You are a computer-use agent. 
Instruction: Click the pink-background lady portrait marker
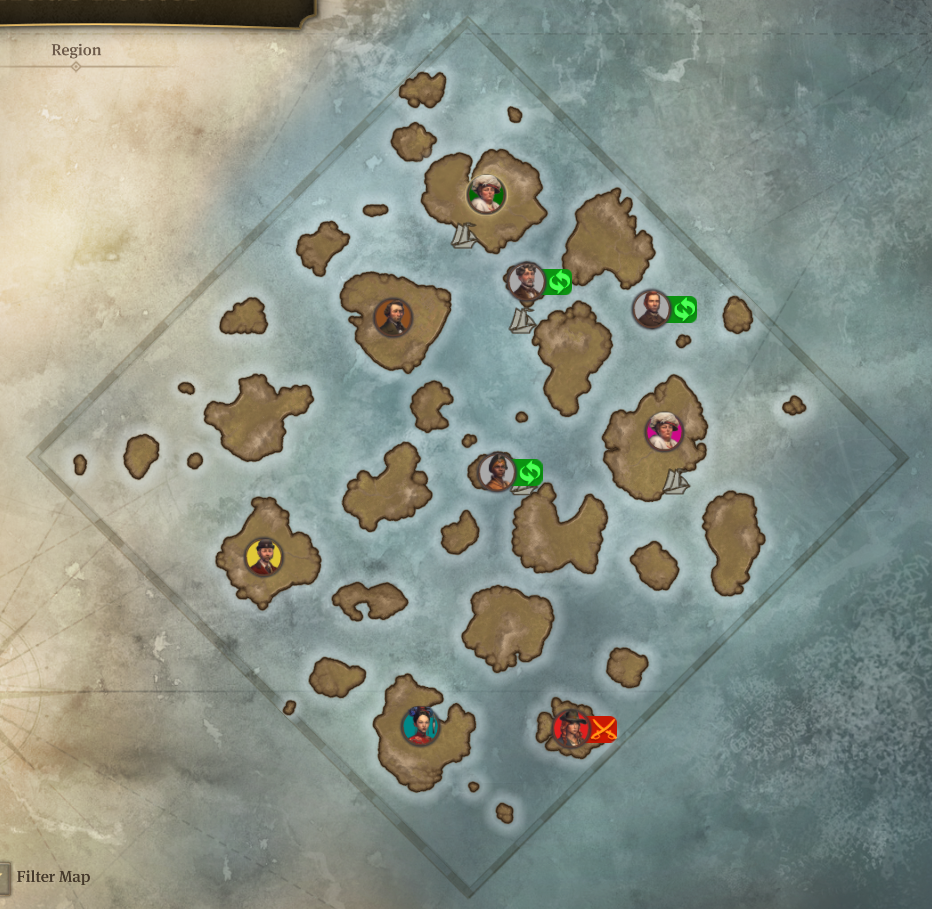tap(664, 431)
